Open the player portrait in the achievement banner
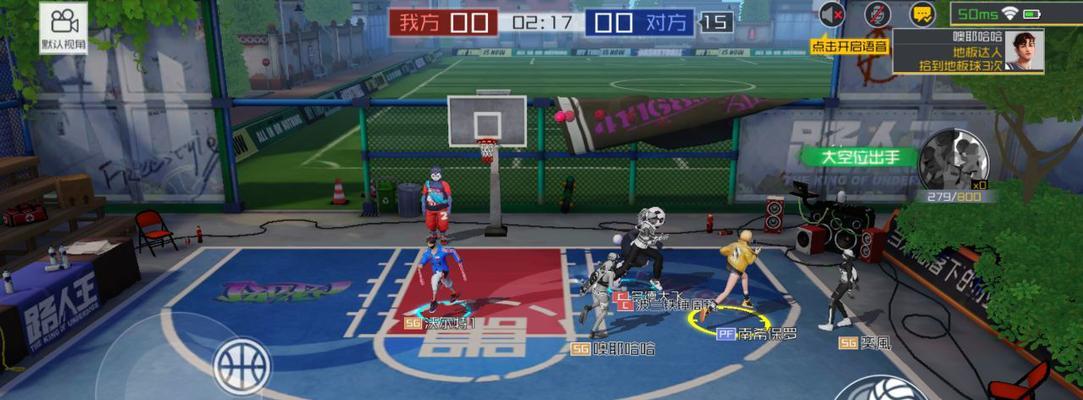Image resolution: width=1083 pixels, height=400 pixels. click(1023, 49)
